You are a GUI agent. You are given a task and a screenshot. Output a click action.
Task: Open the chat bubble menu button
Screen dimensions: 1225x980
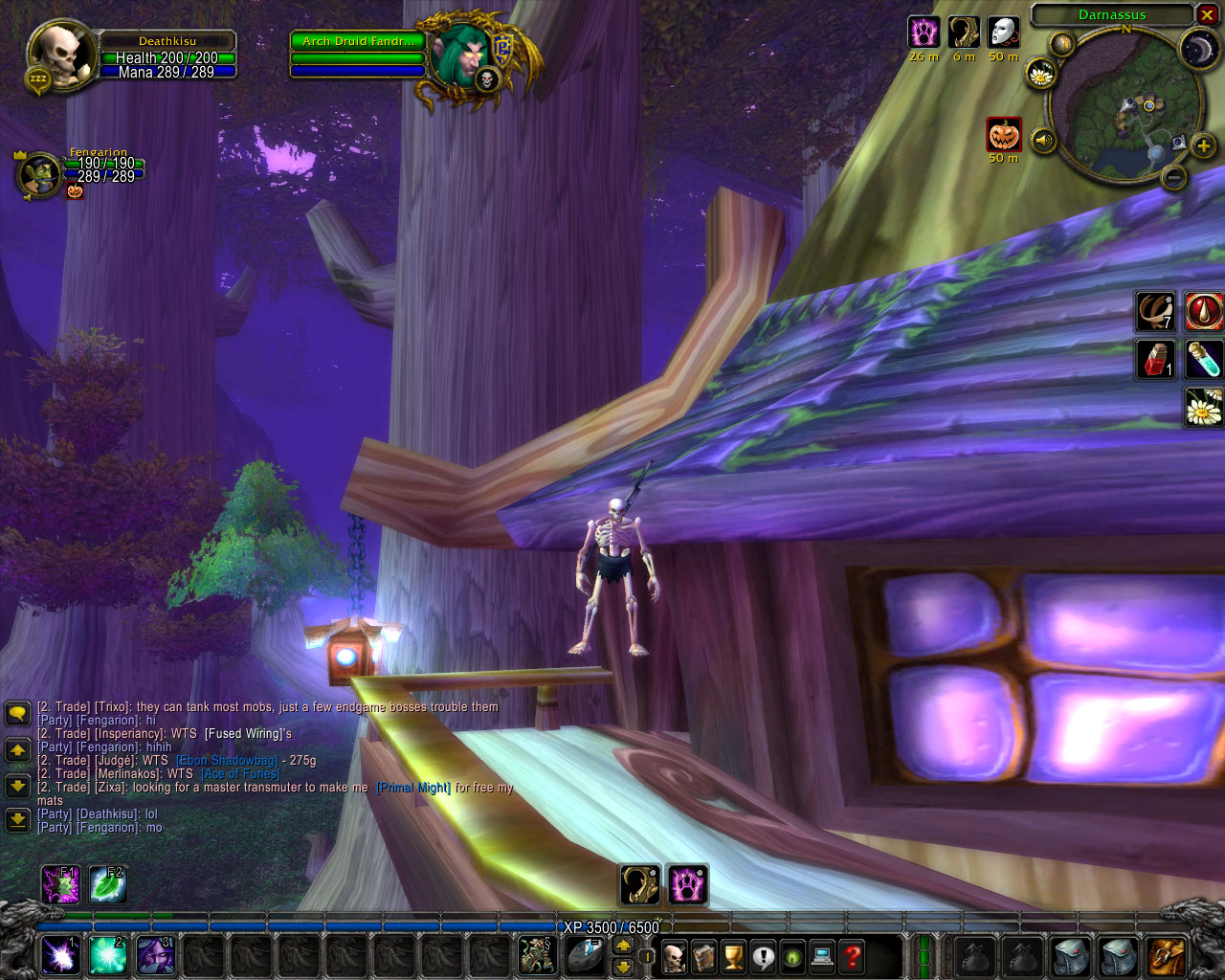click(17, 713)
